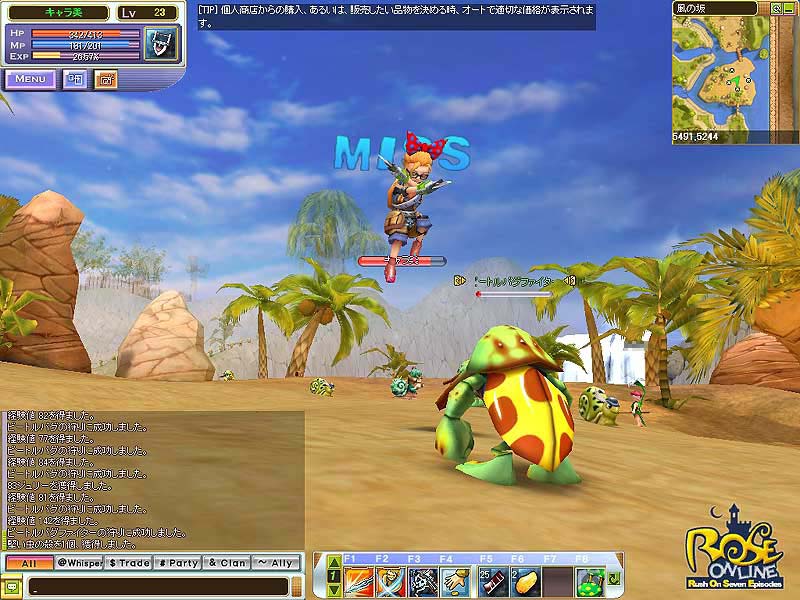Image resolution: width=800 pixels, height=600 pixels.
Task: Click the minimap magnifier zoom button
Action: pos(776,8)
